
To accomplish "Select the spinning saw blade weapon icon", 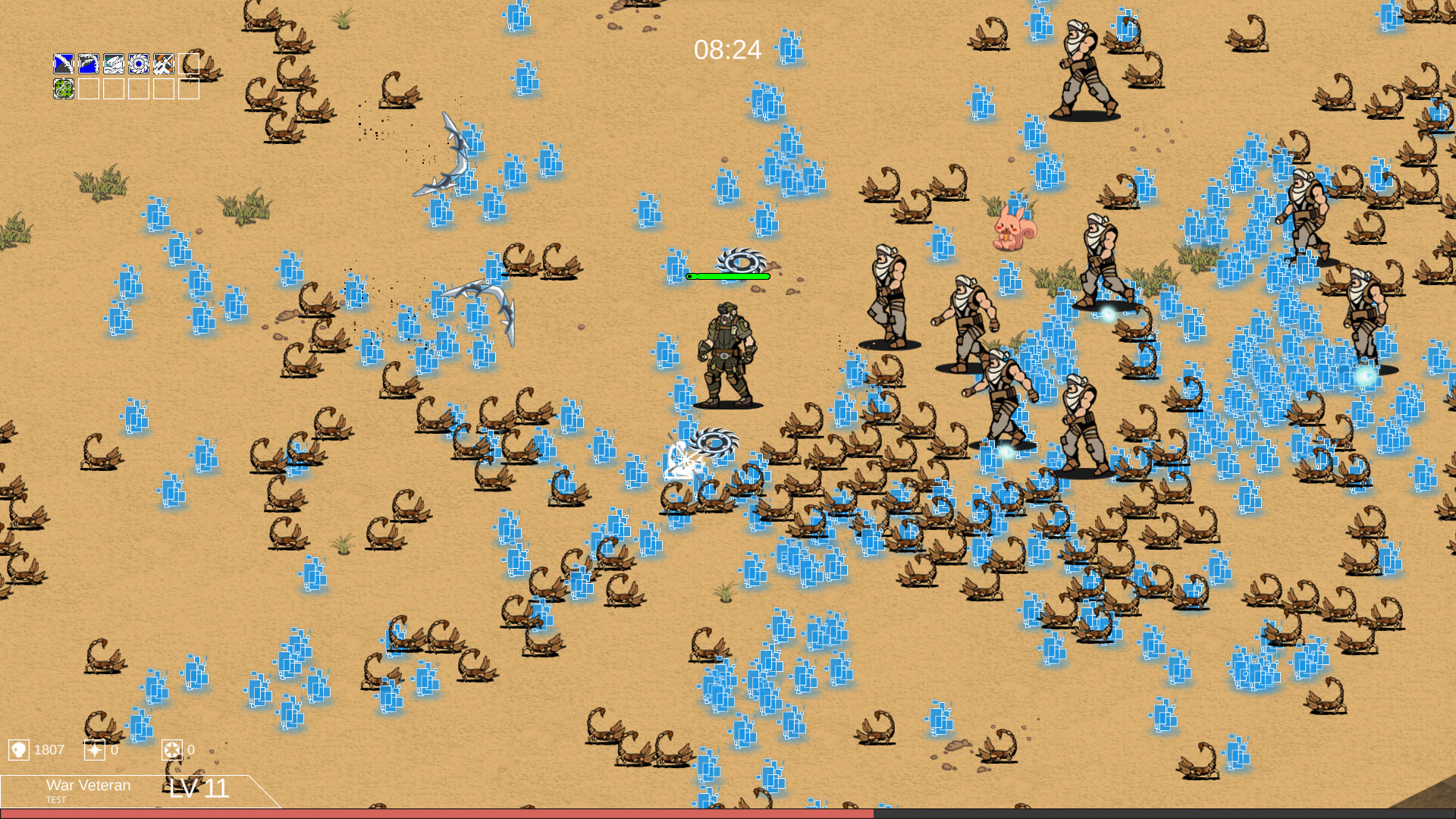I will coord(139,64).
